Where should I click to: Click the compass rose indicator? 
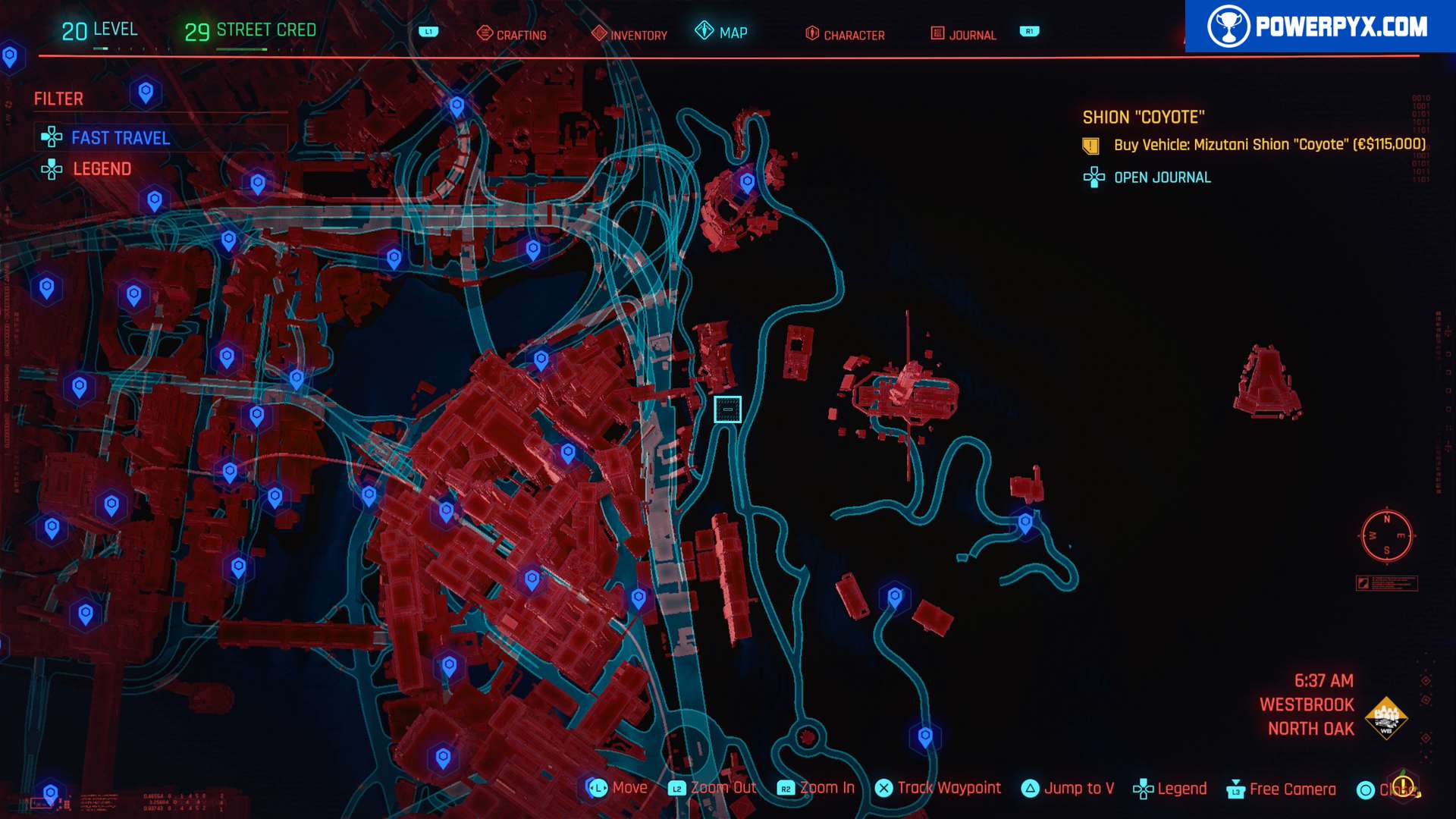click(x=1386, y=536)
